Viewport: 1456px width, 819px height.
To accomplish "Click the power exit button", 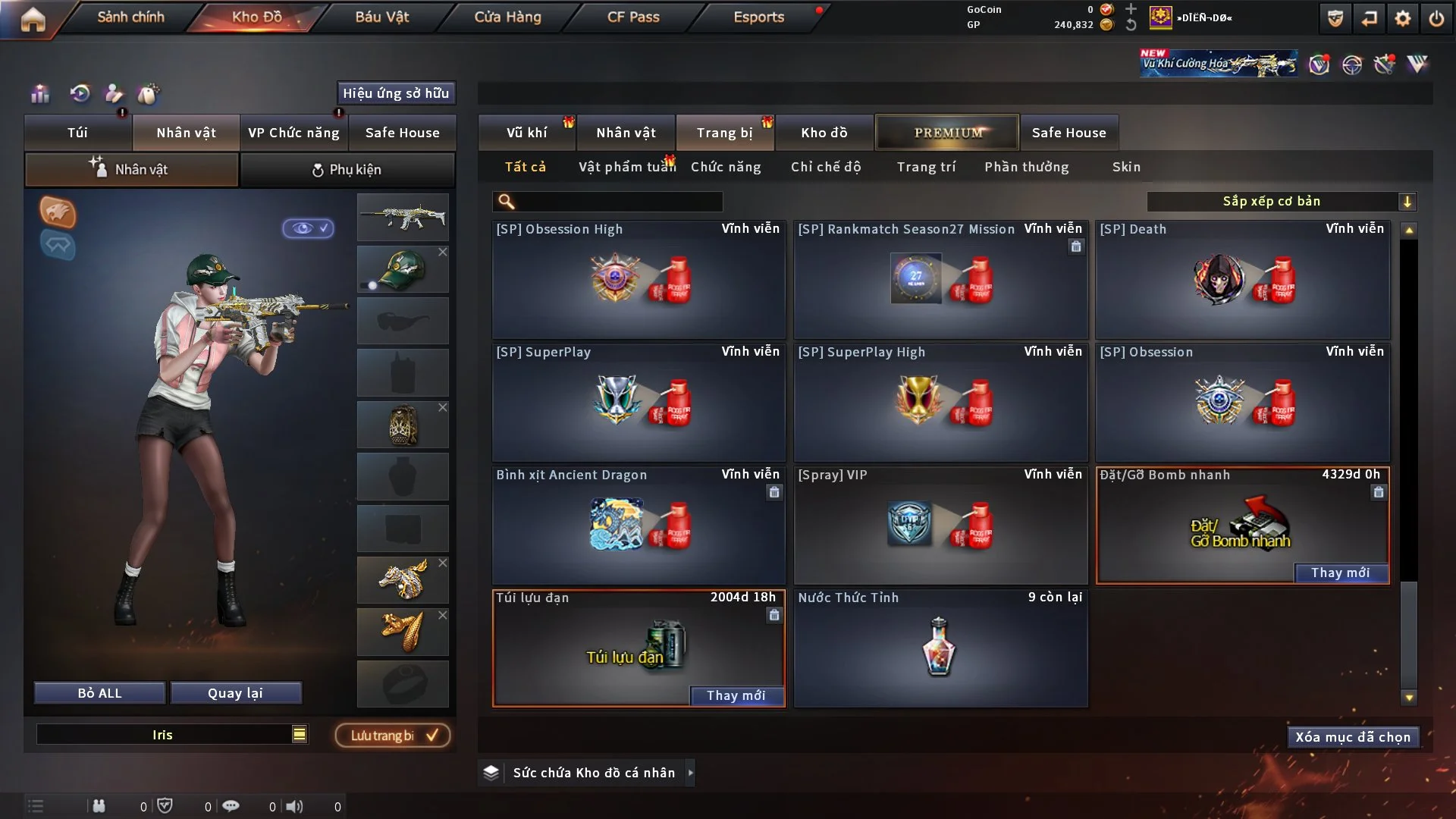I will coord(1436,18).
